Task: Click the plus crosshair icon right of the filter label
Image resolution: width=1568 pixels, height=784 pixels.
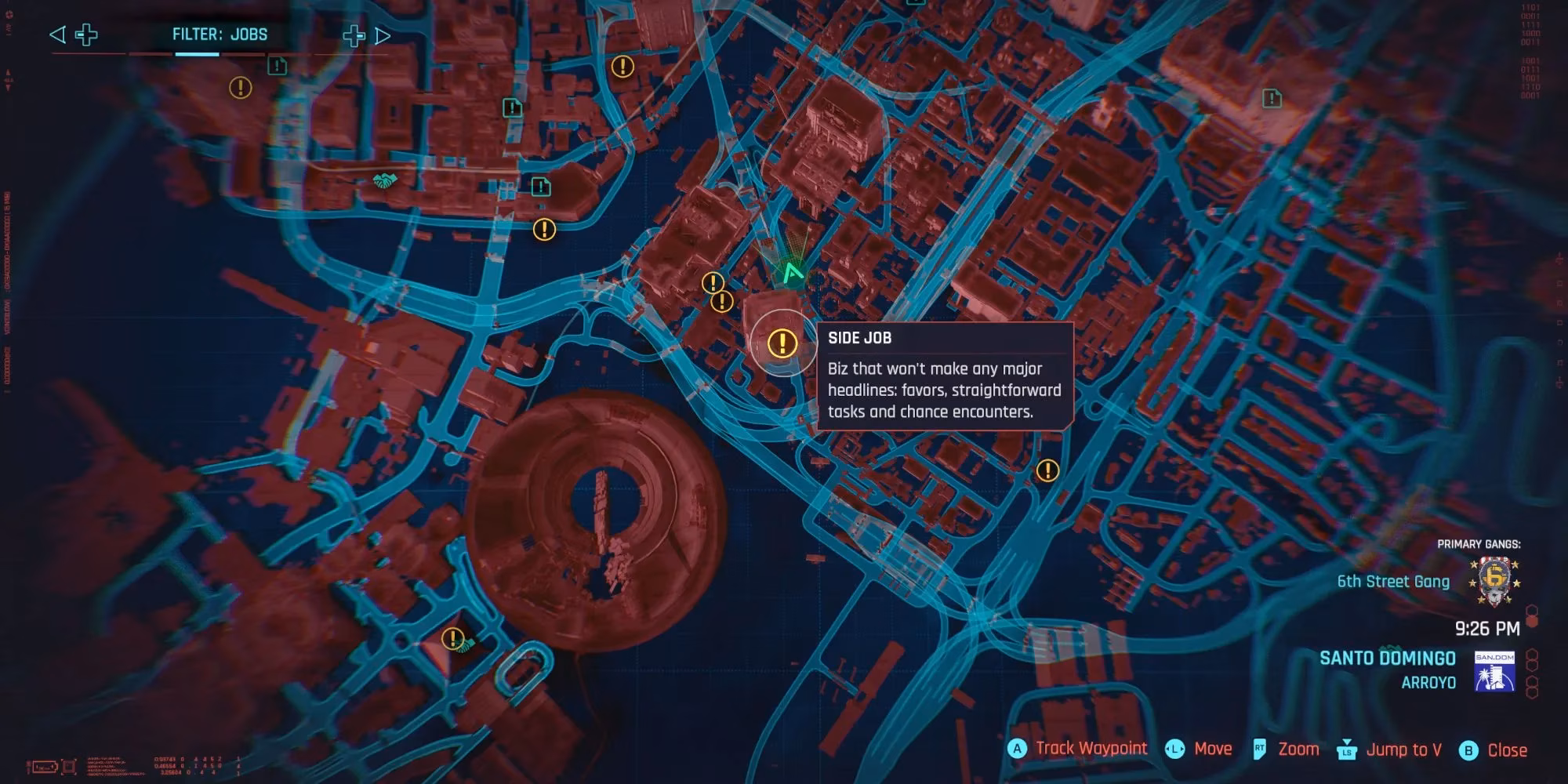Action: pos(354,34)
